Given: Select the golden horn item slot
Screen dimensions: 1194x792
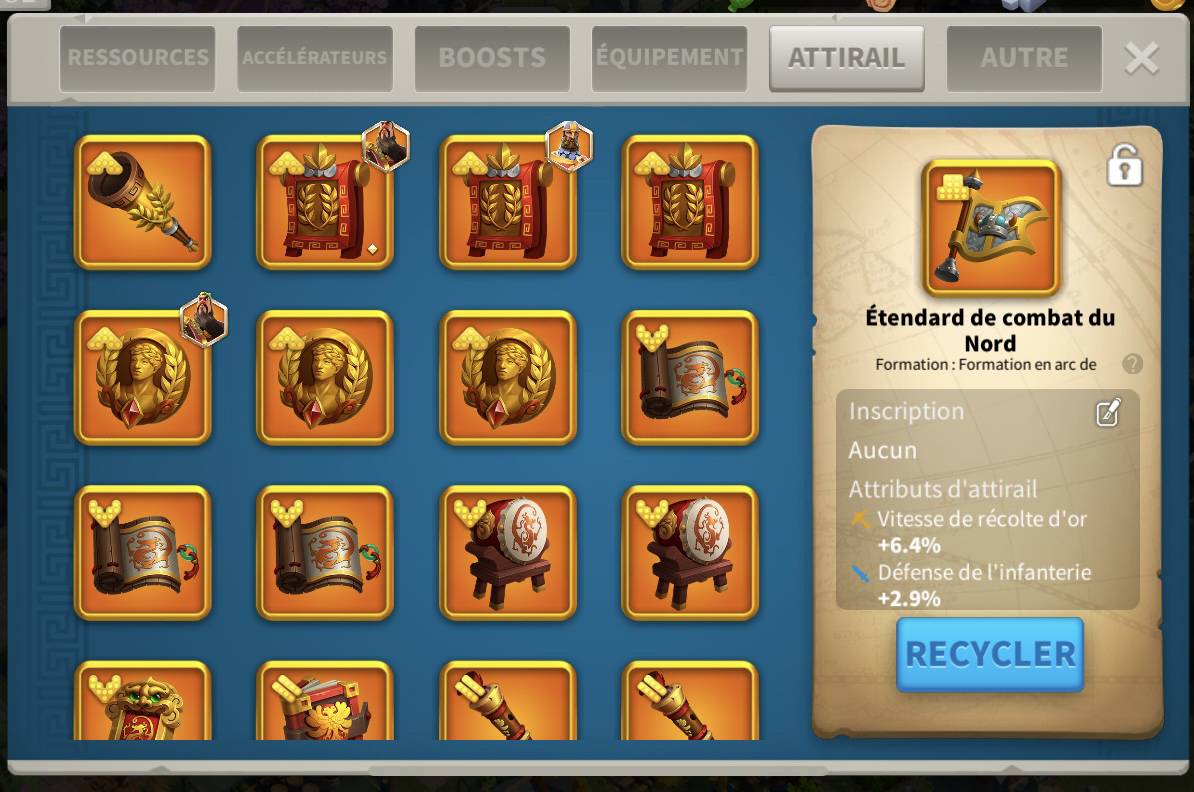Looking at the screenshot, I should tap(143, 202).
